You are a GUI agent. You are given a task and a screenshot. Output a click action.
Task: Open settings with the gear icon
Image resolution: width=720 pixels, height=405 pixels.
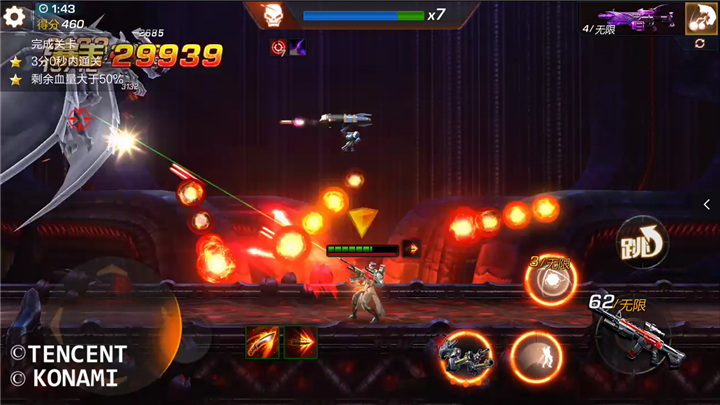[14, 16]
